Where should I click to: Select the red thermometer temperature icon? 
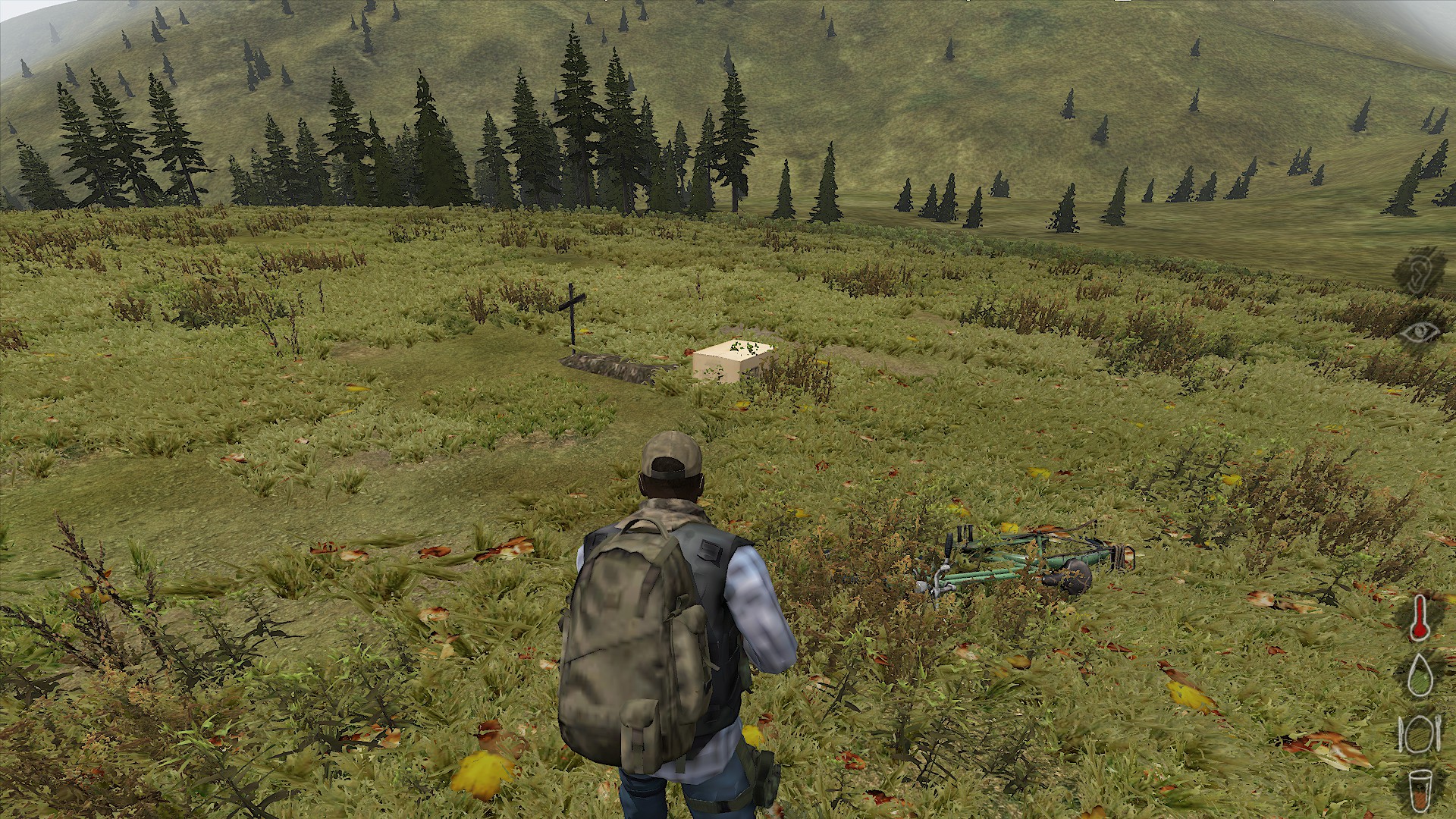click(x=1418, y=617)
